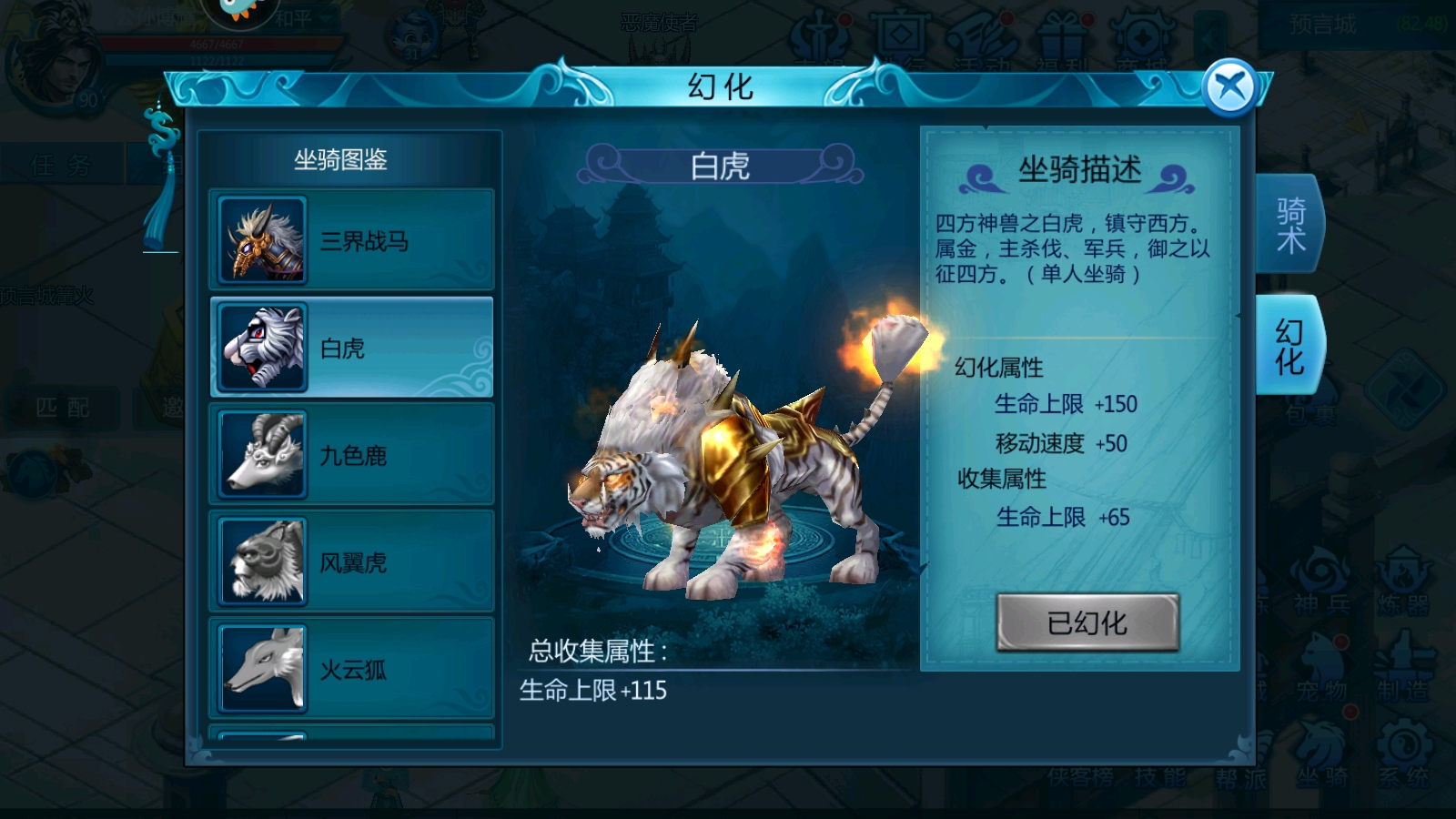
Task: Open the 福利 (Welfare) gift icon
Action: point(1060,35)
